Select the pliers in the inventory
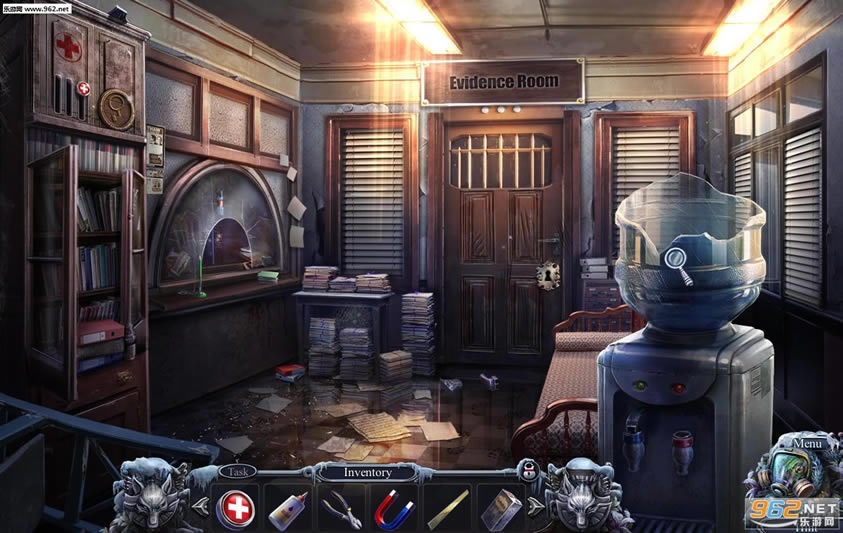 [341, 508]
